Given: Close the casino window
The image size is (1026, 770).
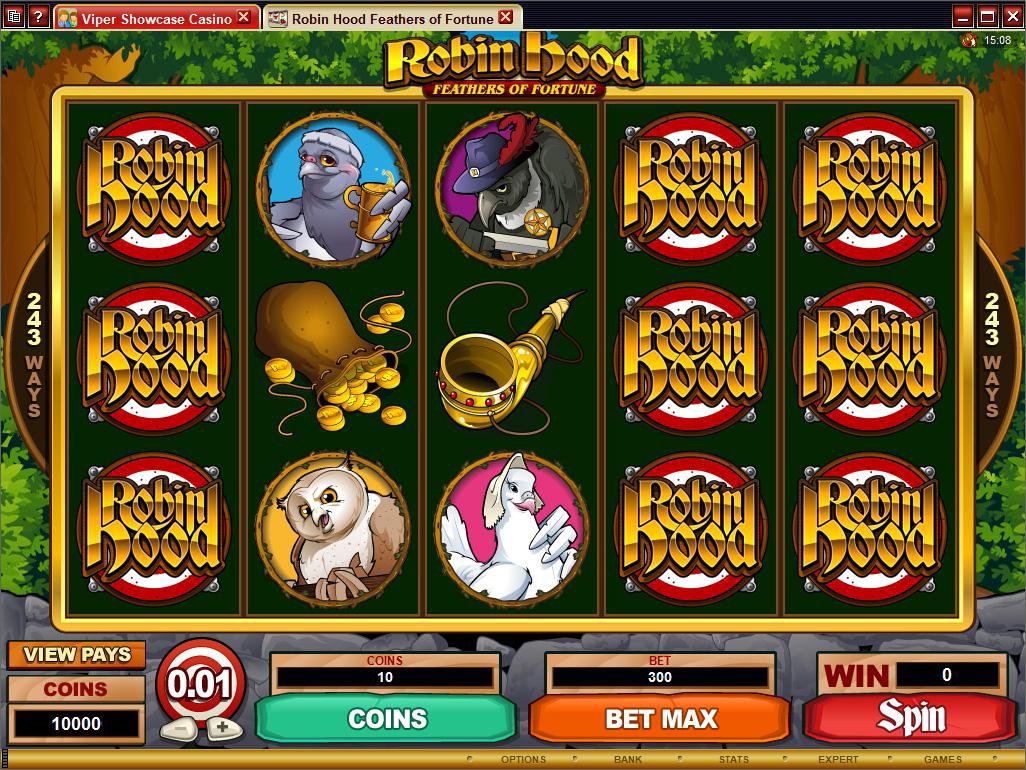Looking at the screenshot, I should pos(1011,16).
